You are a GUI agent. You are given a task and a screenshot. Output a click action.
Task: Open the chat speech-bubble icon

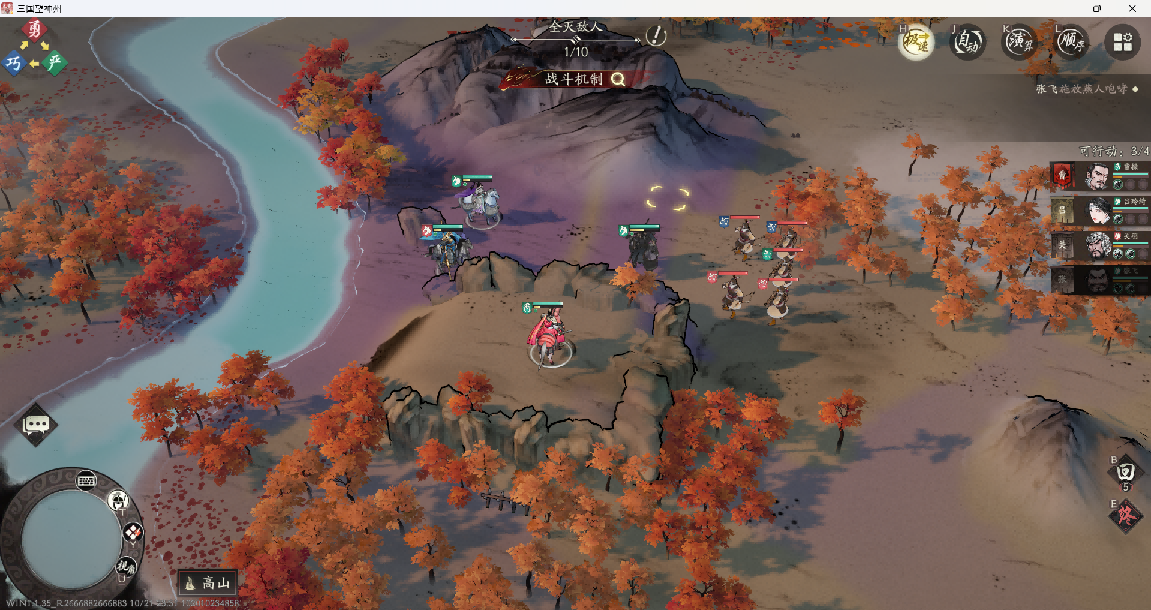coord(37,425)
